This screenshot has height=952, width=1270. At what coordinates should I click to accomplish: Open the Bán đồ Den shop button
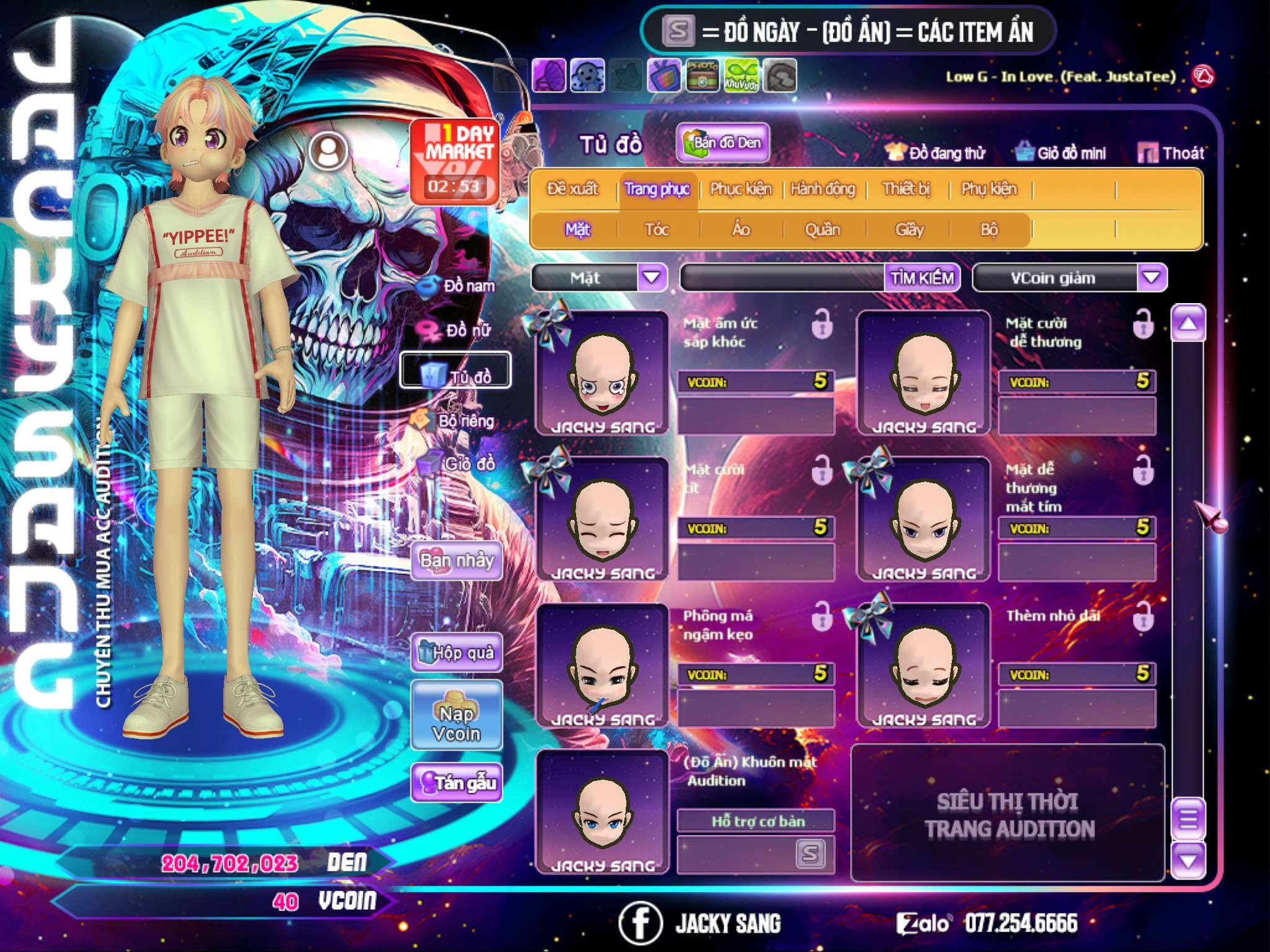pos(723,143)
